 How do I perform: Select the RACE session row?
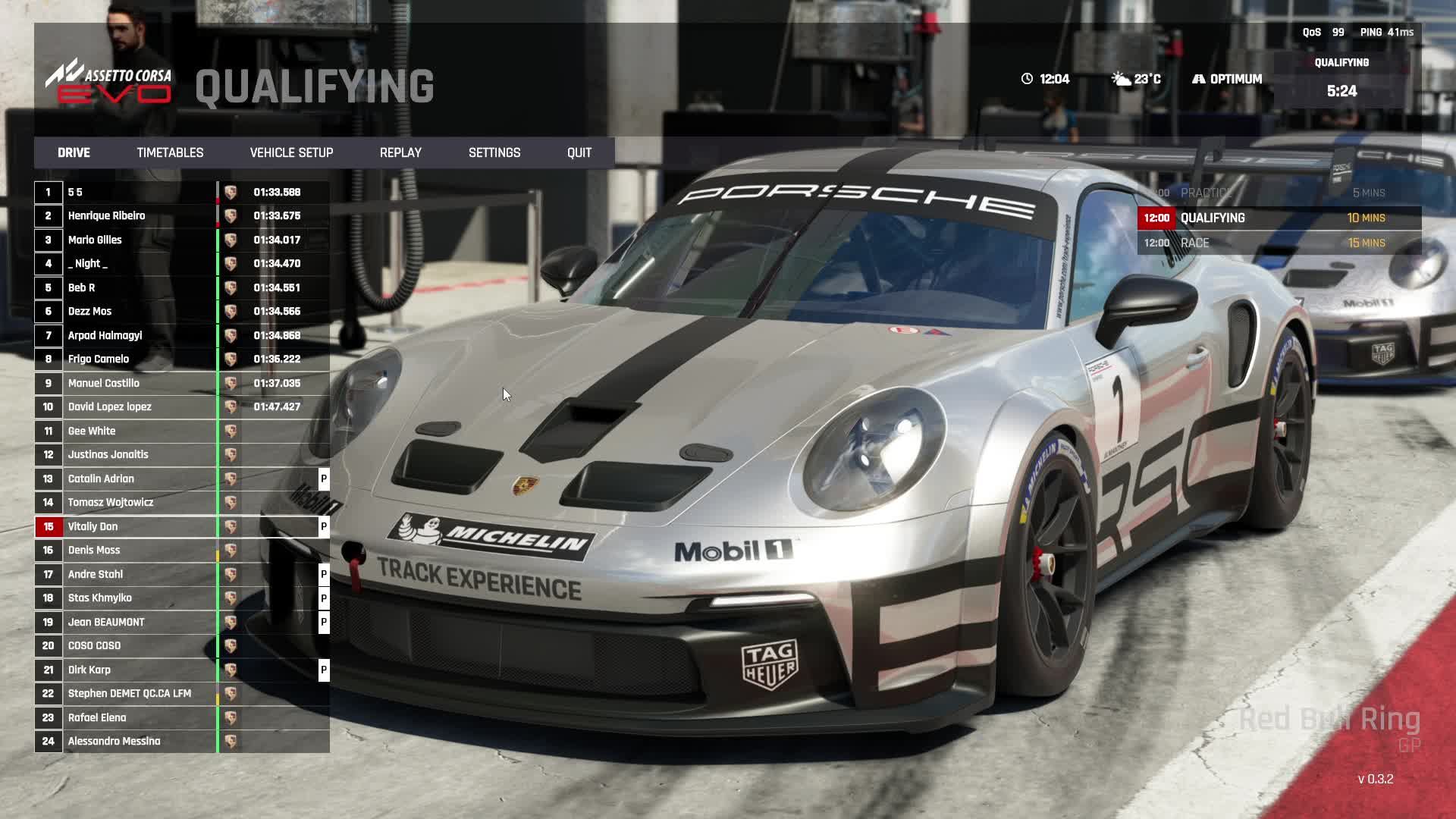tap(1279, 243)
